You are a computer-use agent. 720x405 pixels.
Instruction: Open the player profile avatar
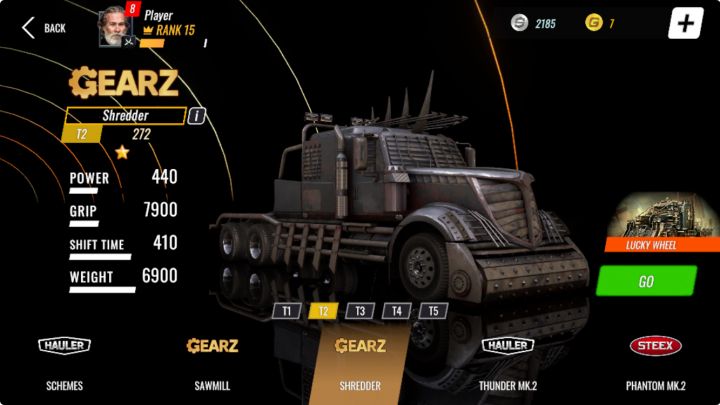click(x=114, y=27)
